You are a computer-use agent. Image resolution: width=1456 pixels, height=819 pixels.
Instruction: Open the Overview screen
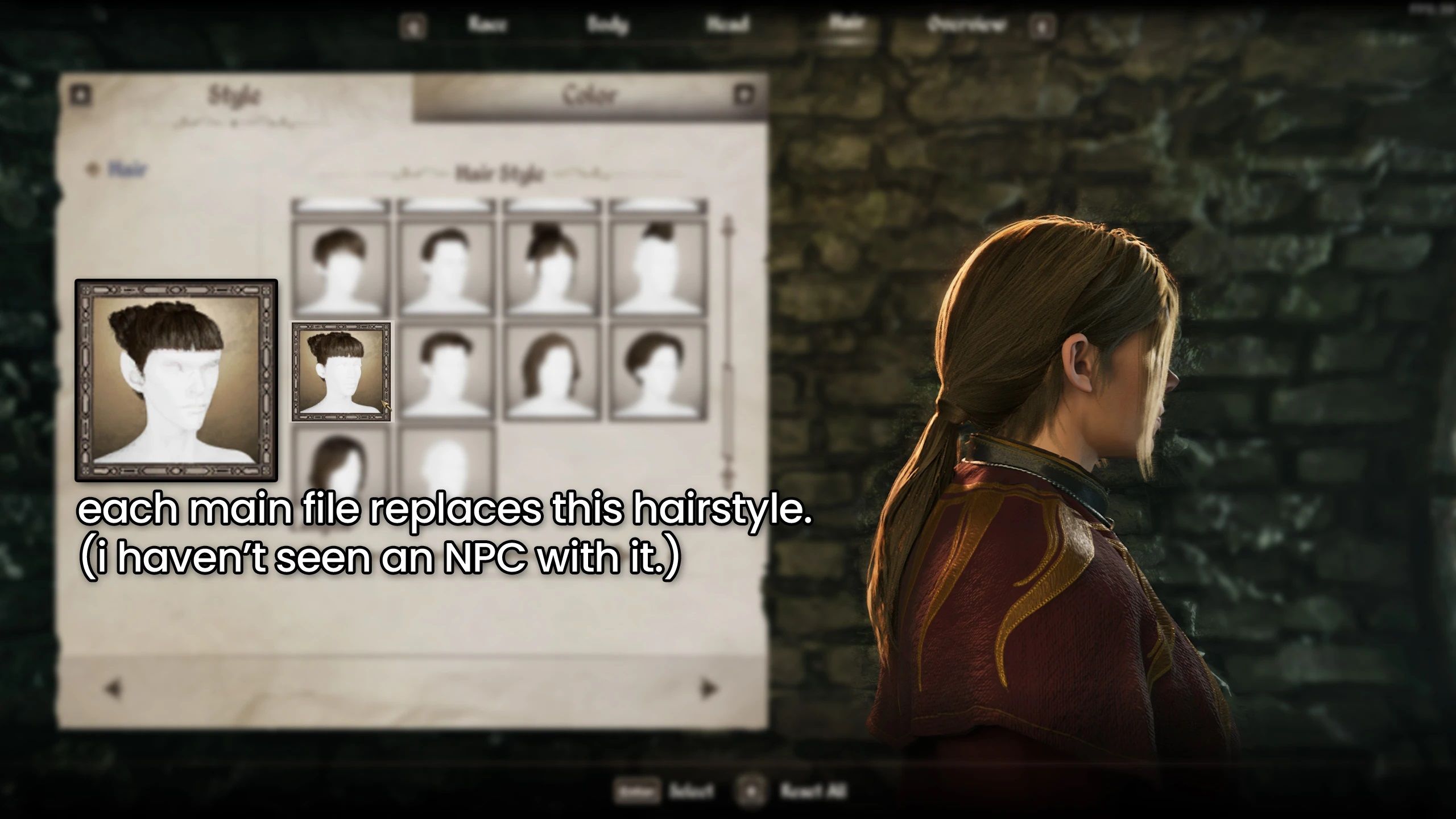point(967,24)
